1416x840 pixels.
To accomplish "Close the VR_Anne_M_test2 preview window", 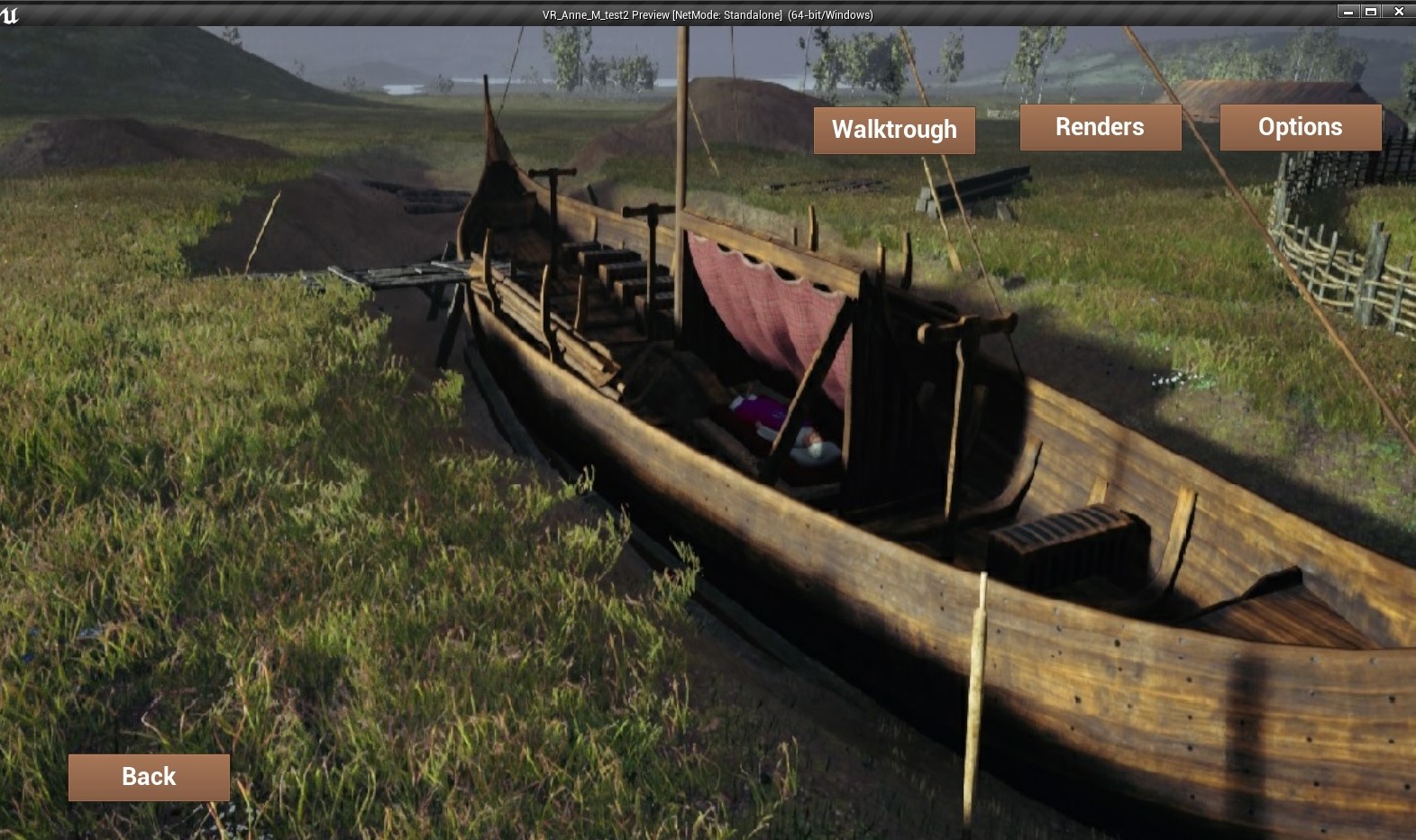I will pyautogui.click(x=1398, y=12).
